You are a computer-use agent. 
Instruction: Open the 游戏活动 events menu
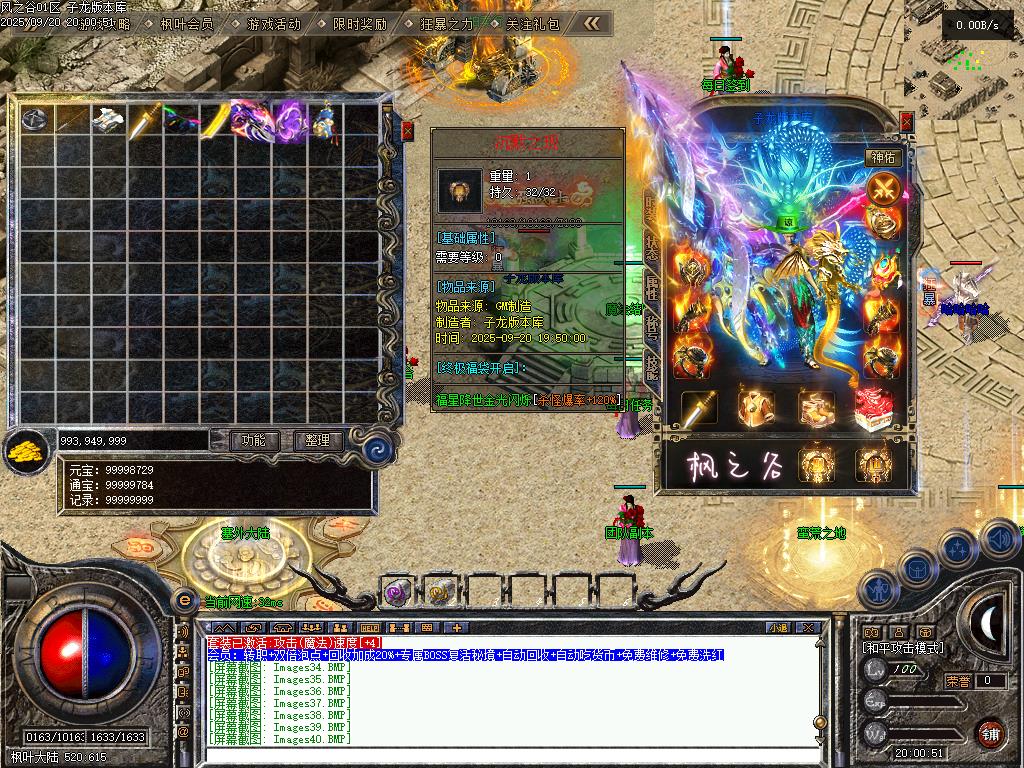coord(273,23)
